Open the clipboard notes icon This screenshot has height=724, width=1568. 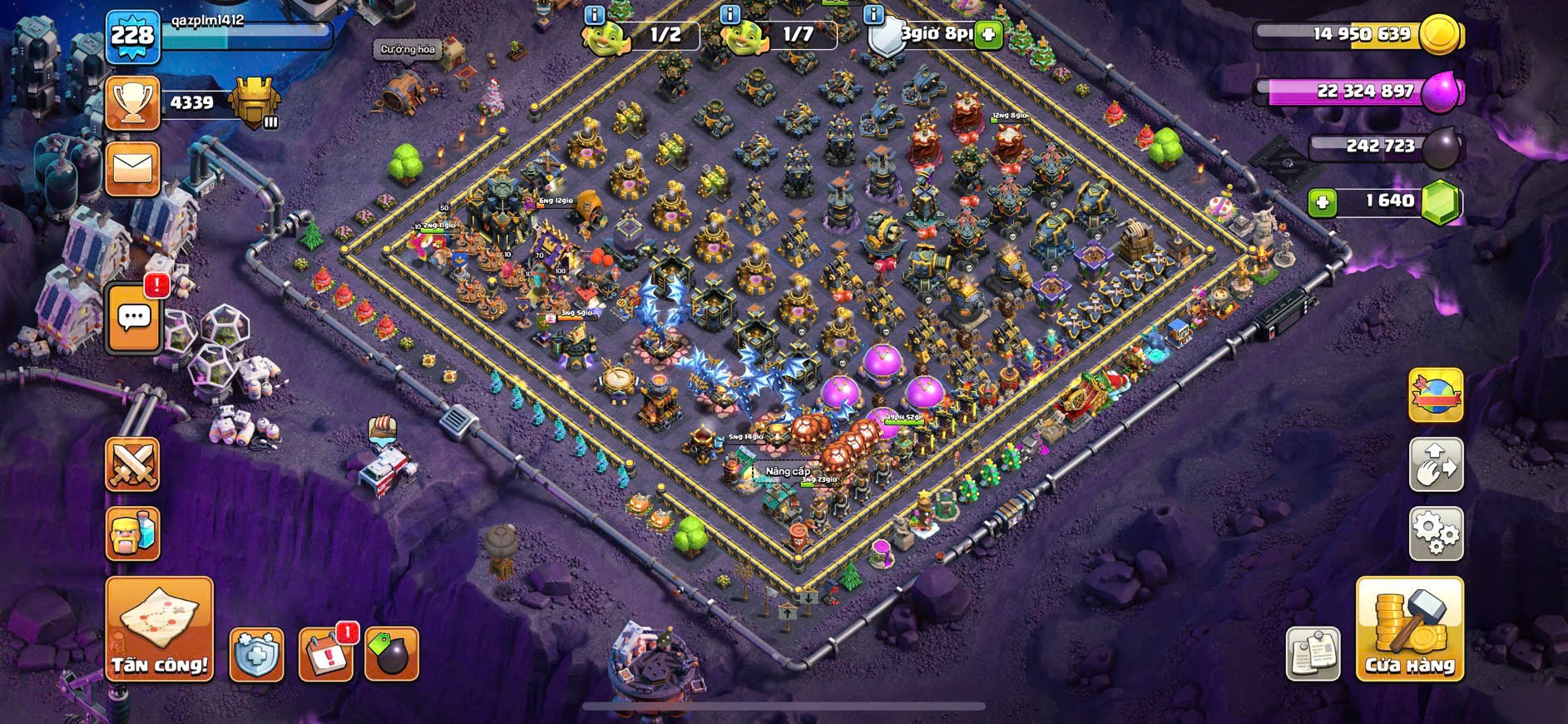1313,654
